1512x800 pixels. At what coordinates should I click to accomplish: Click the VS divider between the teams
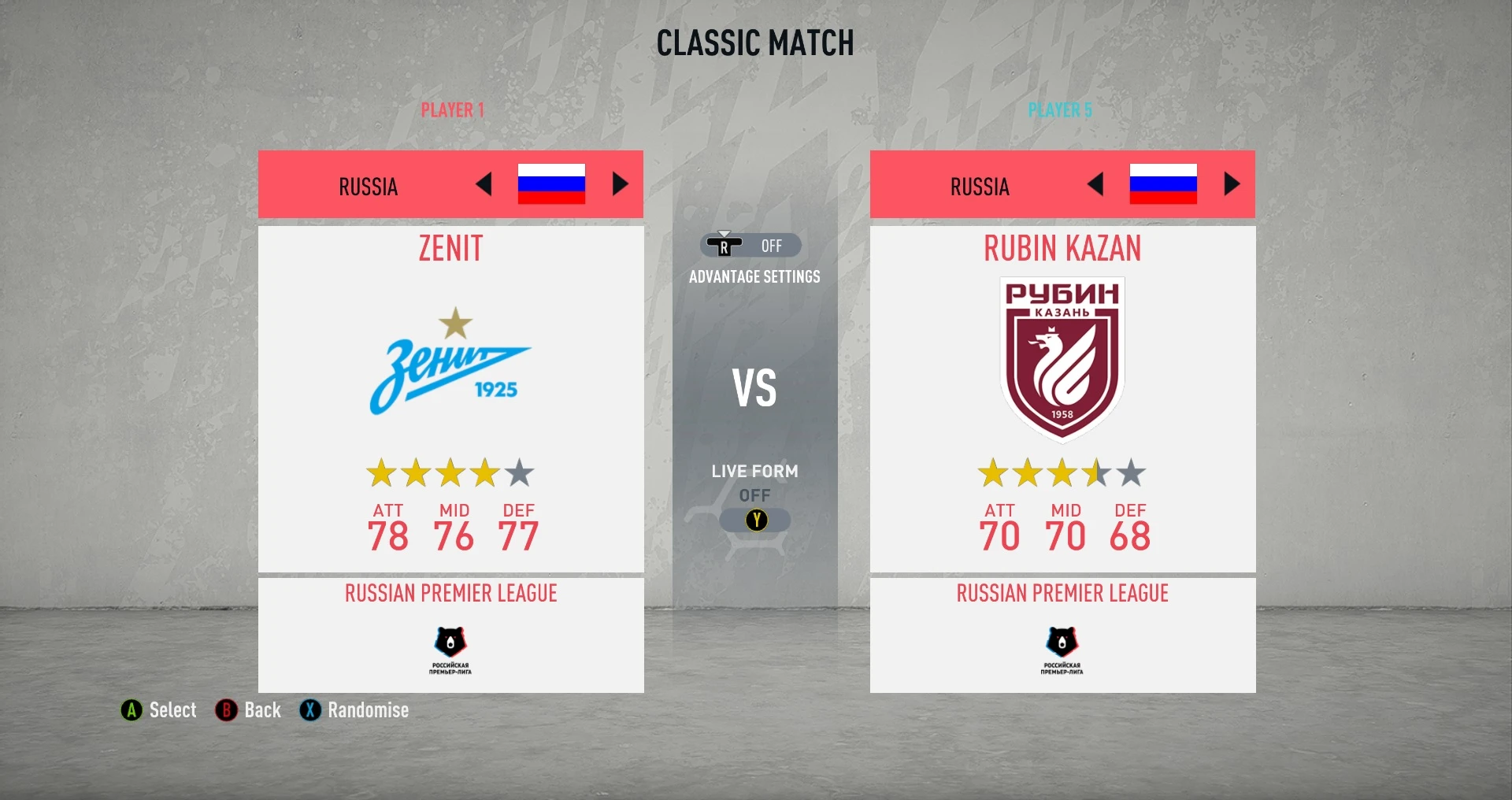754,387
